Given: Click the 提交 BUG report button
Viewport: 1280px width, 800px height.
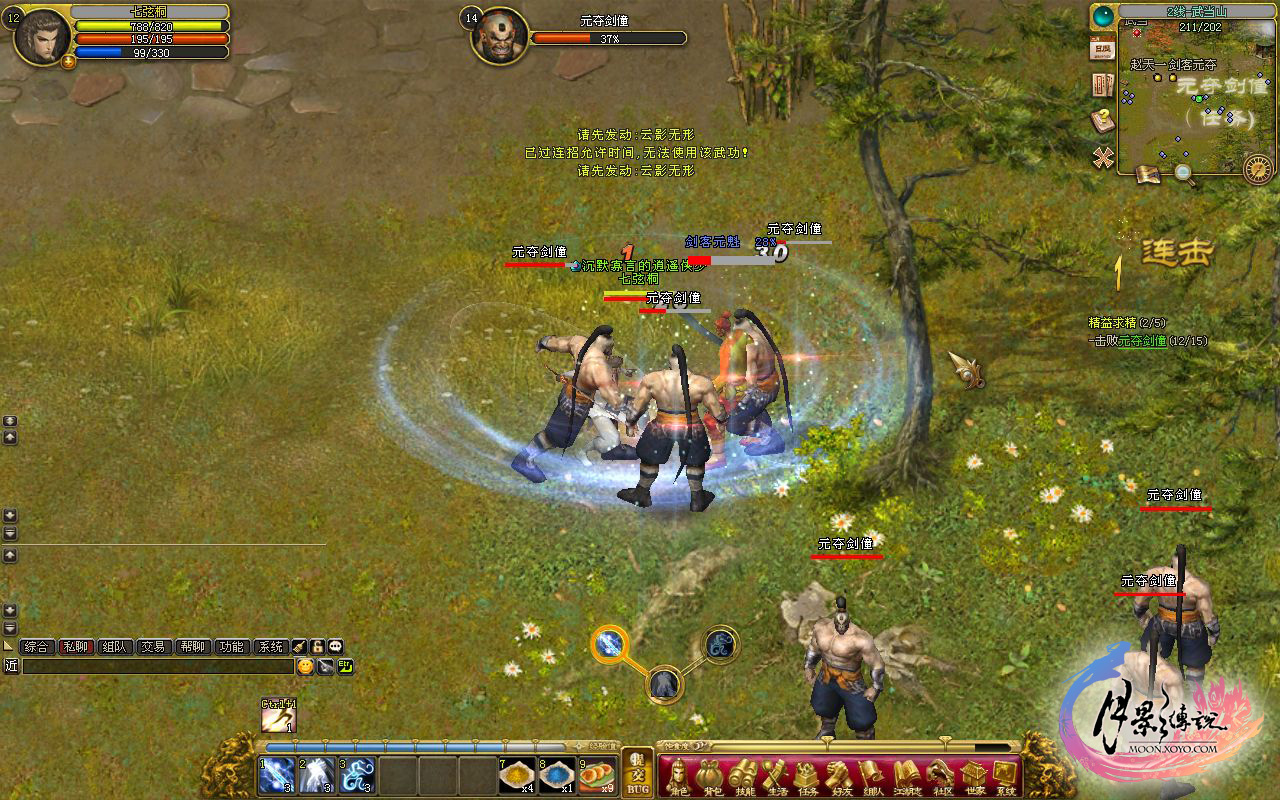Looking at the screenshot, I should pyautogui.click(x=637, y=773).
